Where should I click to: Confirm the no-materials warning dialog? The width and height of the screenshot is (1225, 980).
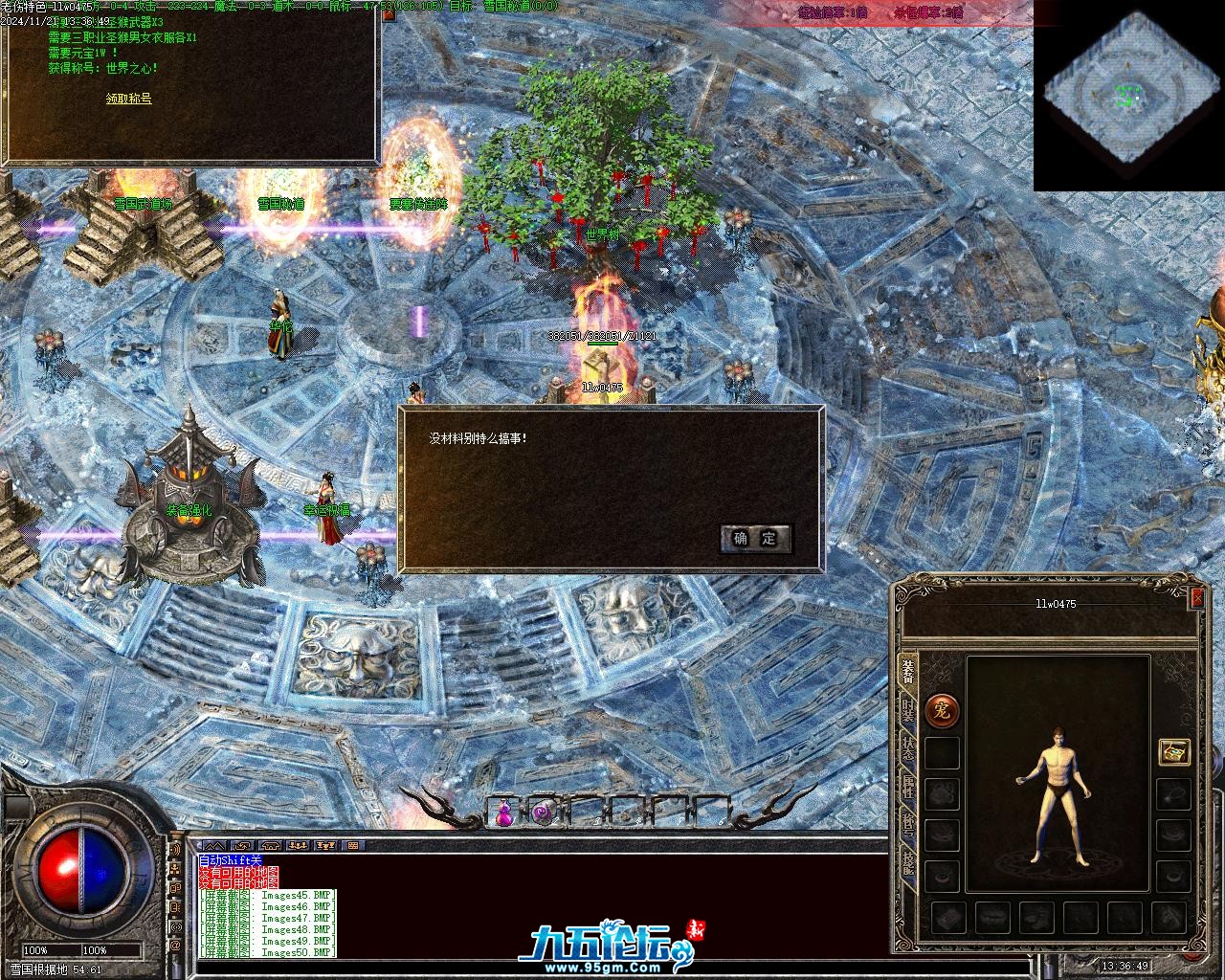[755, 538]
